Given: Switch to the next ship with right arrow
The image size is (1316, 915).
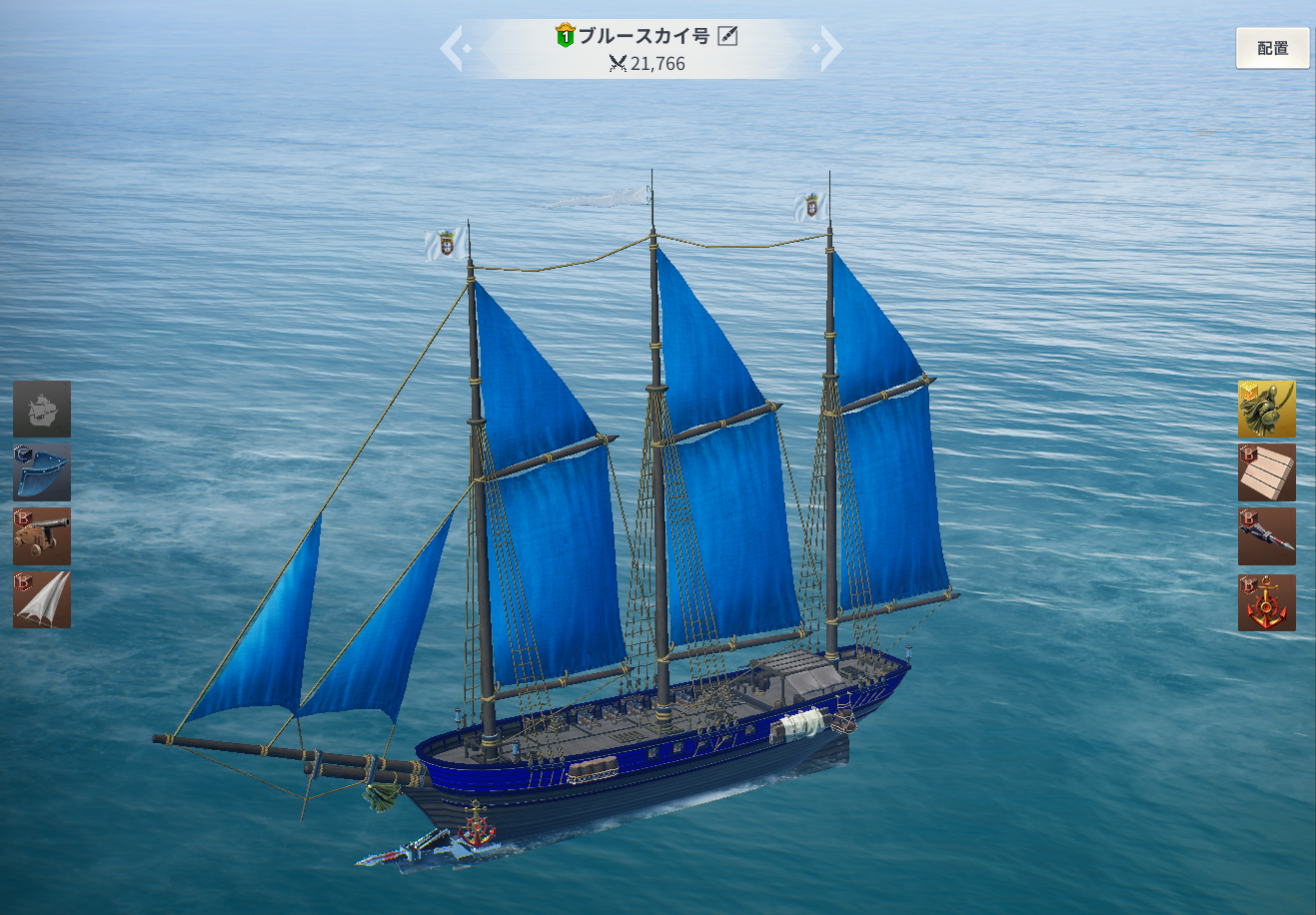Looking at the screenshot, I should [830, 48].
